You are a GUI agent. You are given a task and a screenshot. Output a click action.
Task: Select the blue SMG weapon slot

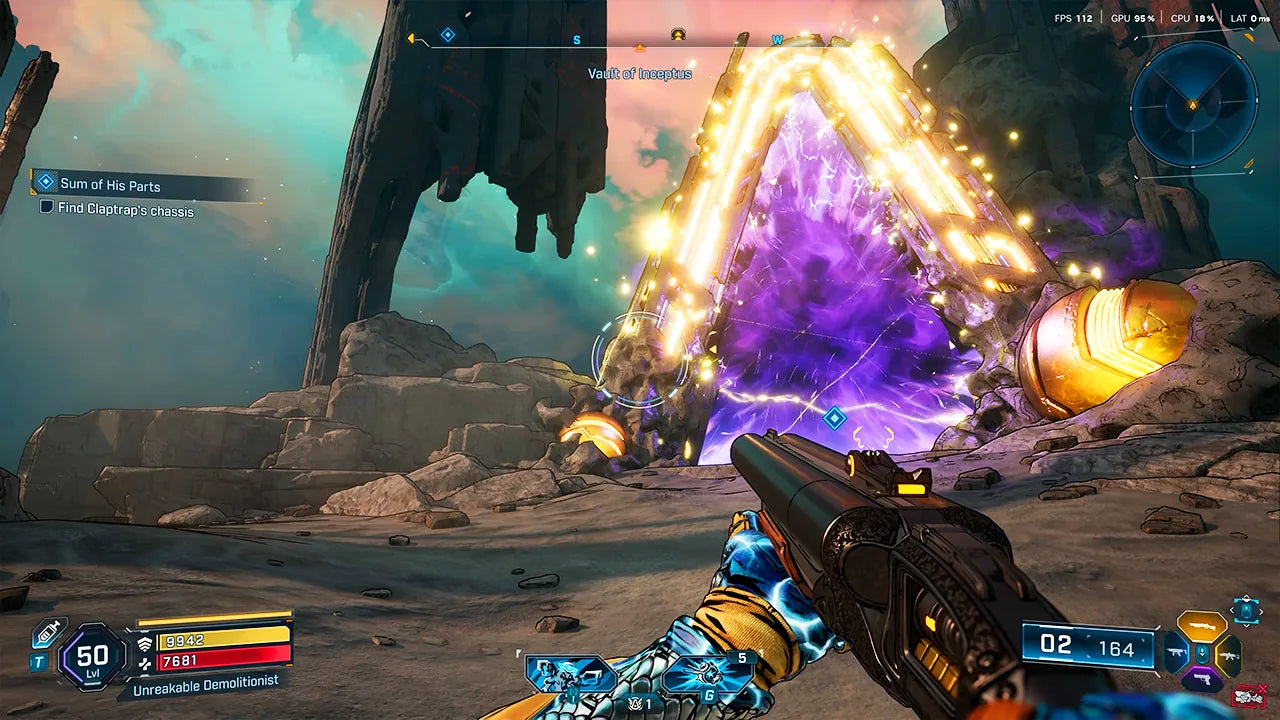pos(1176,652)
